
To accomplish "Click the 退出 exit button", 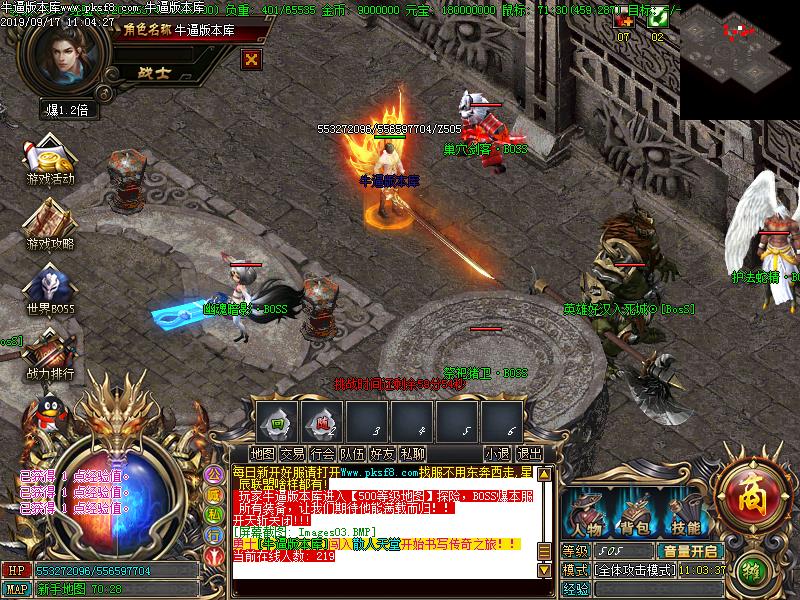I will click(x=529, y=453).
